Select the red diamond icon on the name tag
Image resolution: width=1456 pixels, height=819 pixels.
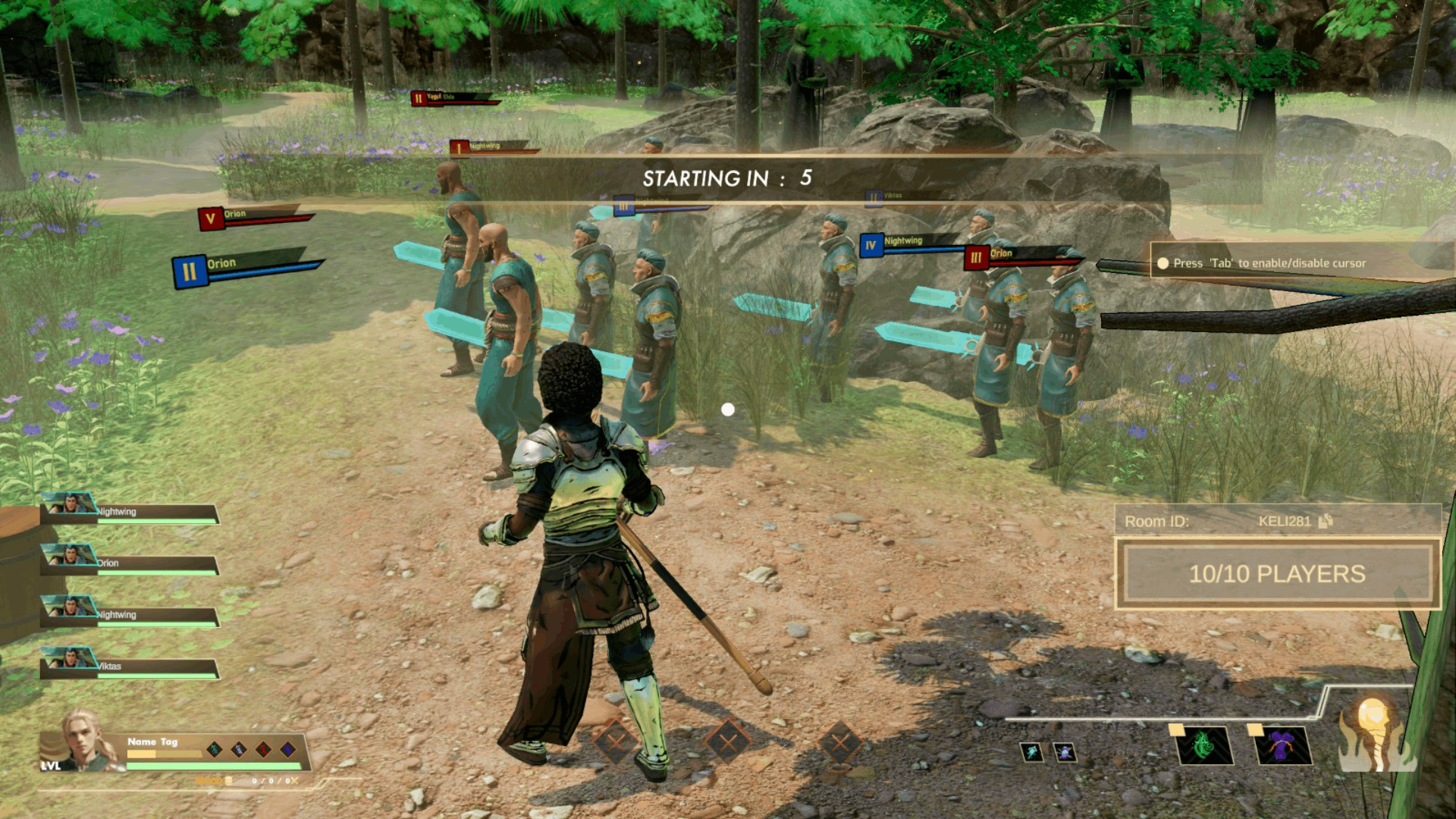click(x=263, y=749)
